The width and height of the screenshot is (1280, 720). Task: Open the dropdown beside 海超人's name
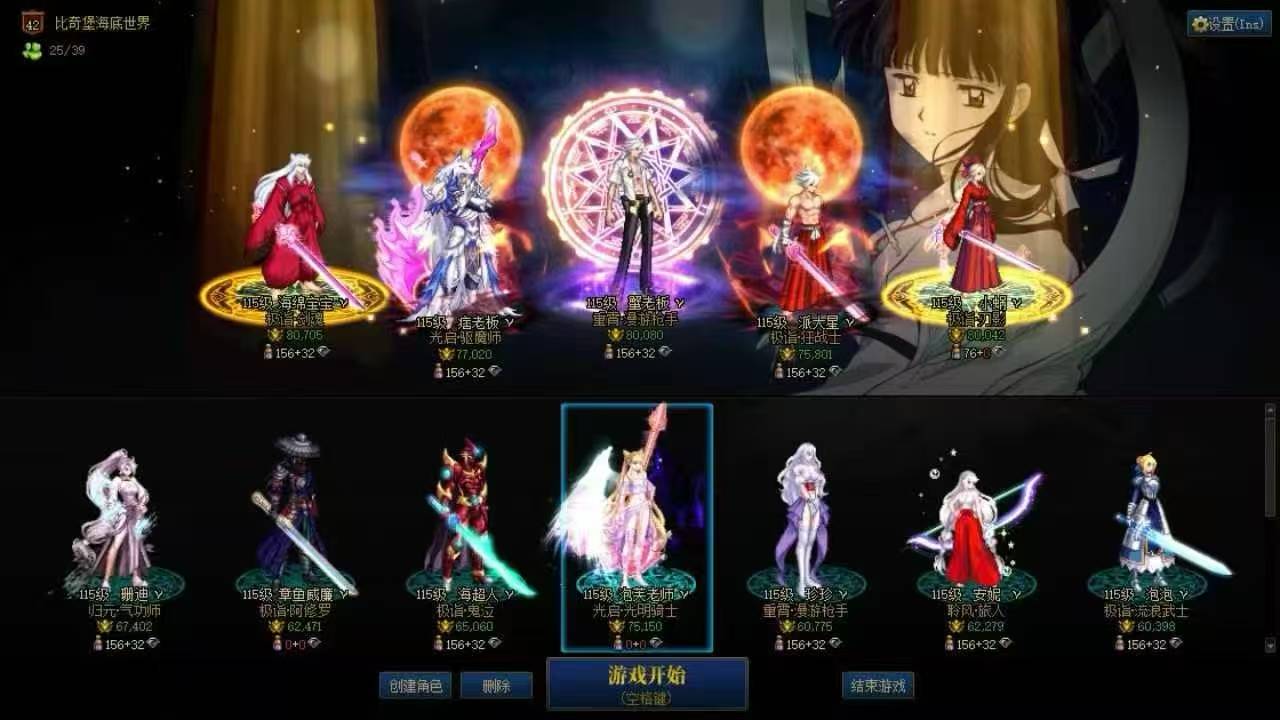[x=510, y=594]
